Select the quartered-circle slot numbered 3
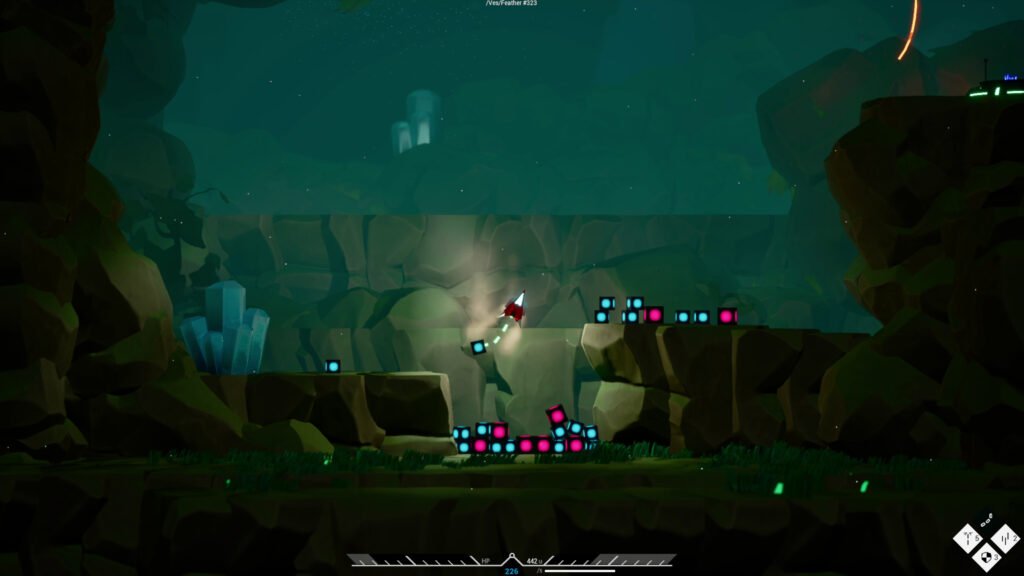 pyautogui.click(x=986, y=556)
